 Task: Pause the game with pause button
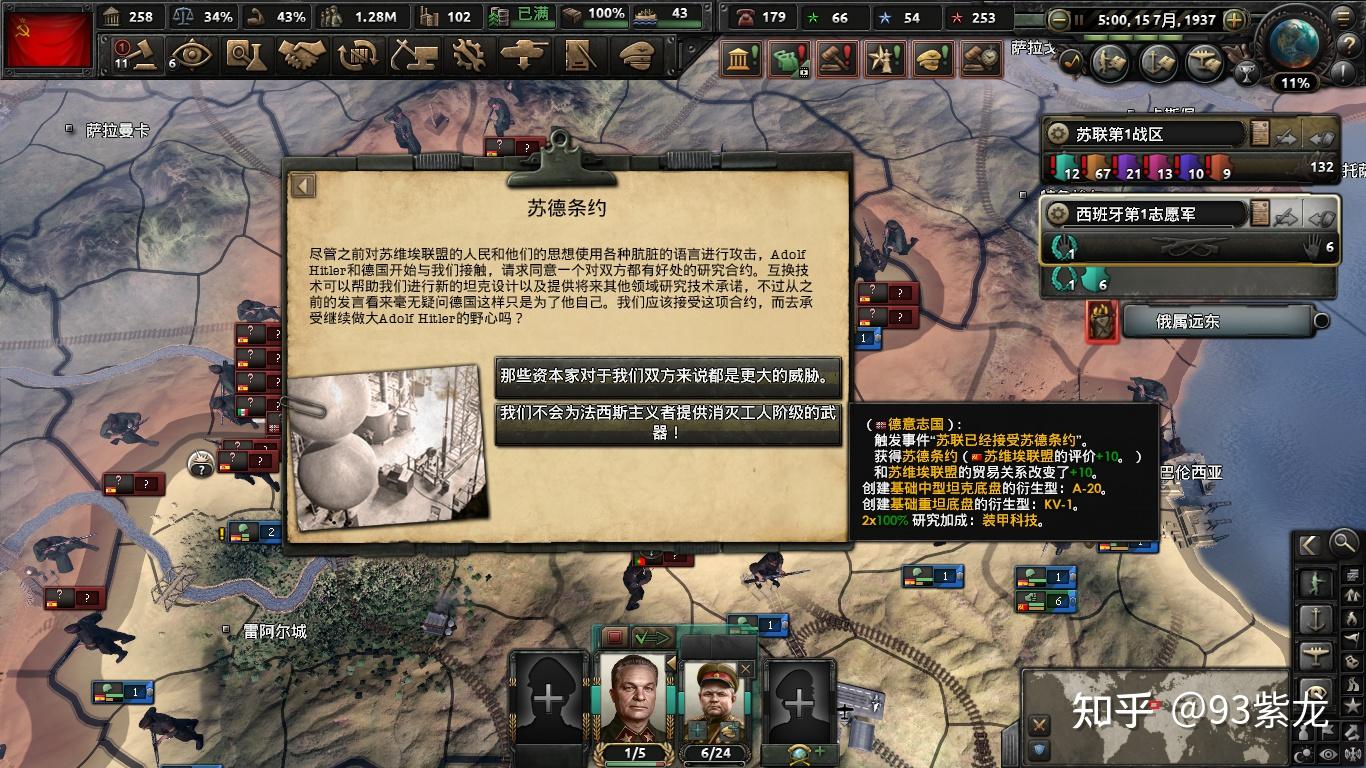pyautogui.click(x=1079, y=18)
